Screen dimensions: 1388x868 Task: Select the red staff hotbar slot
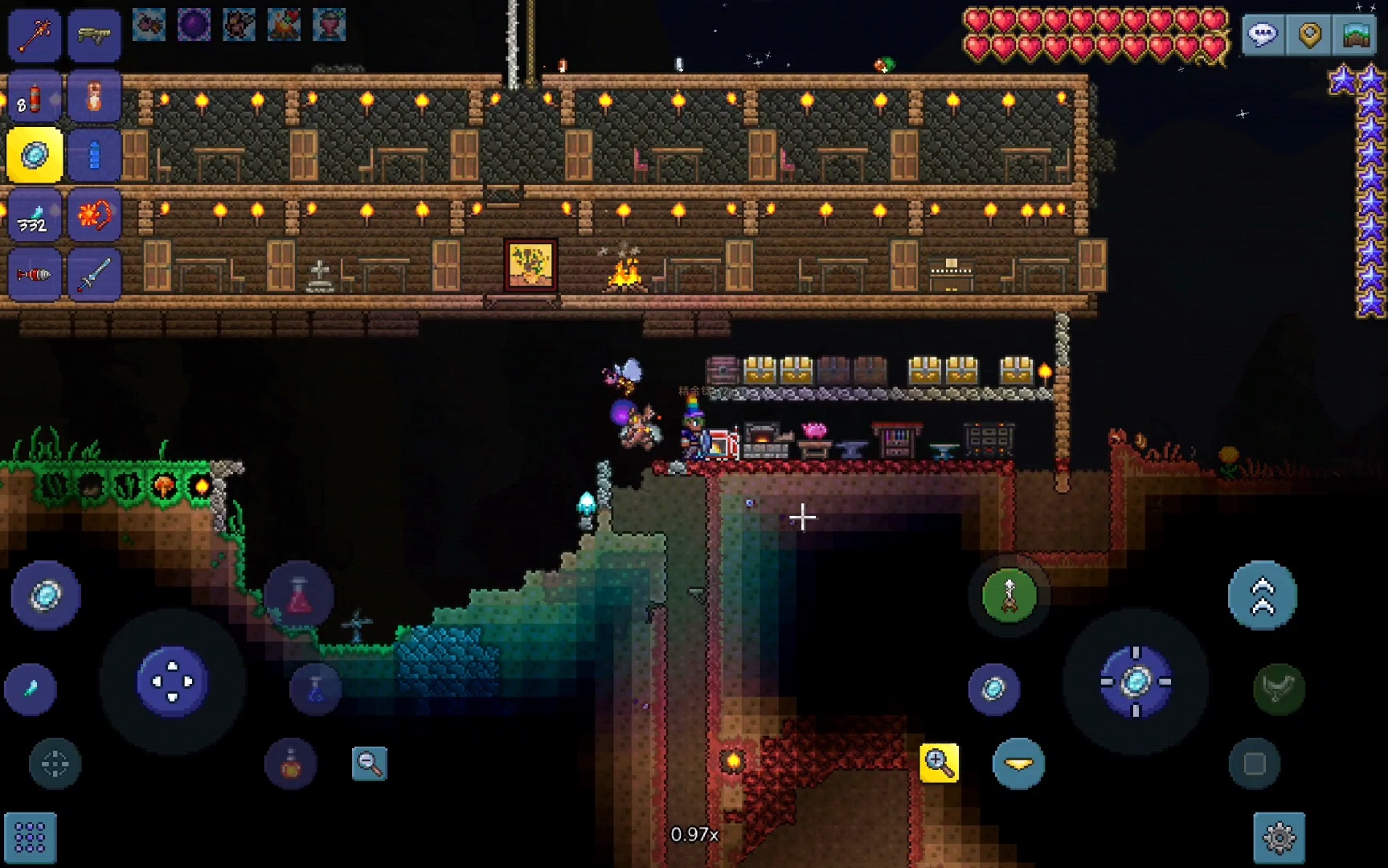35,35
